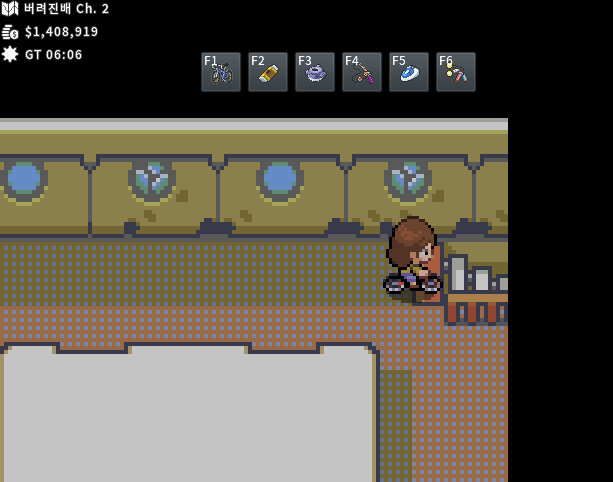This screenshot has width=613, height=482.
Task: Select the bicycle item in the F1 slot
Action: pyautogui.click(x=221, y=72)
